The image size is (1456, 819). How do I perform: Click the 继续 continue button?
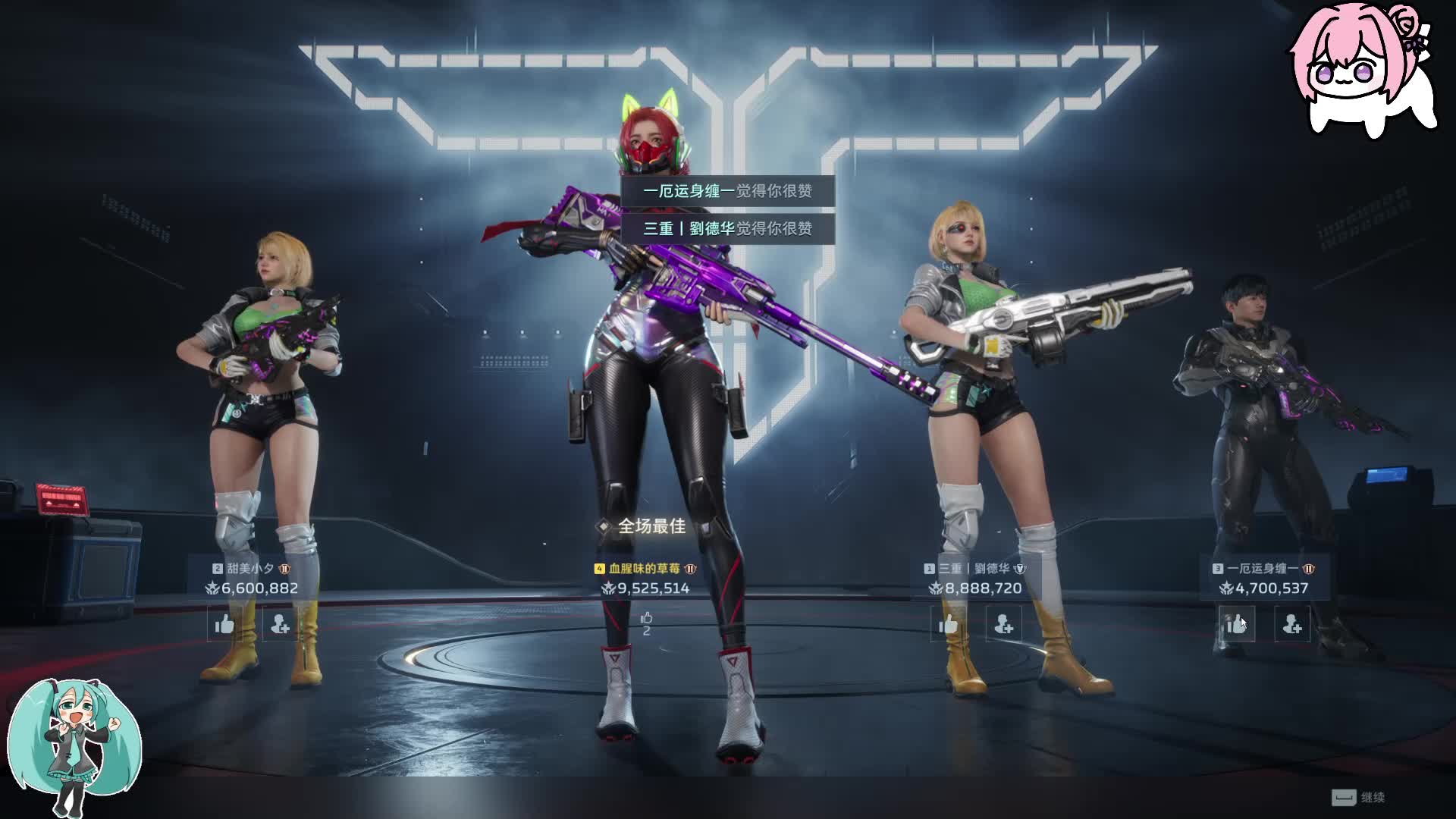(1359, 797)
